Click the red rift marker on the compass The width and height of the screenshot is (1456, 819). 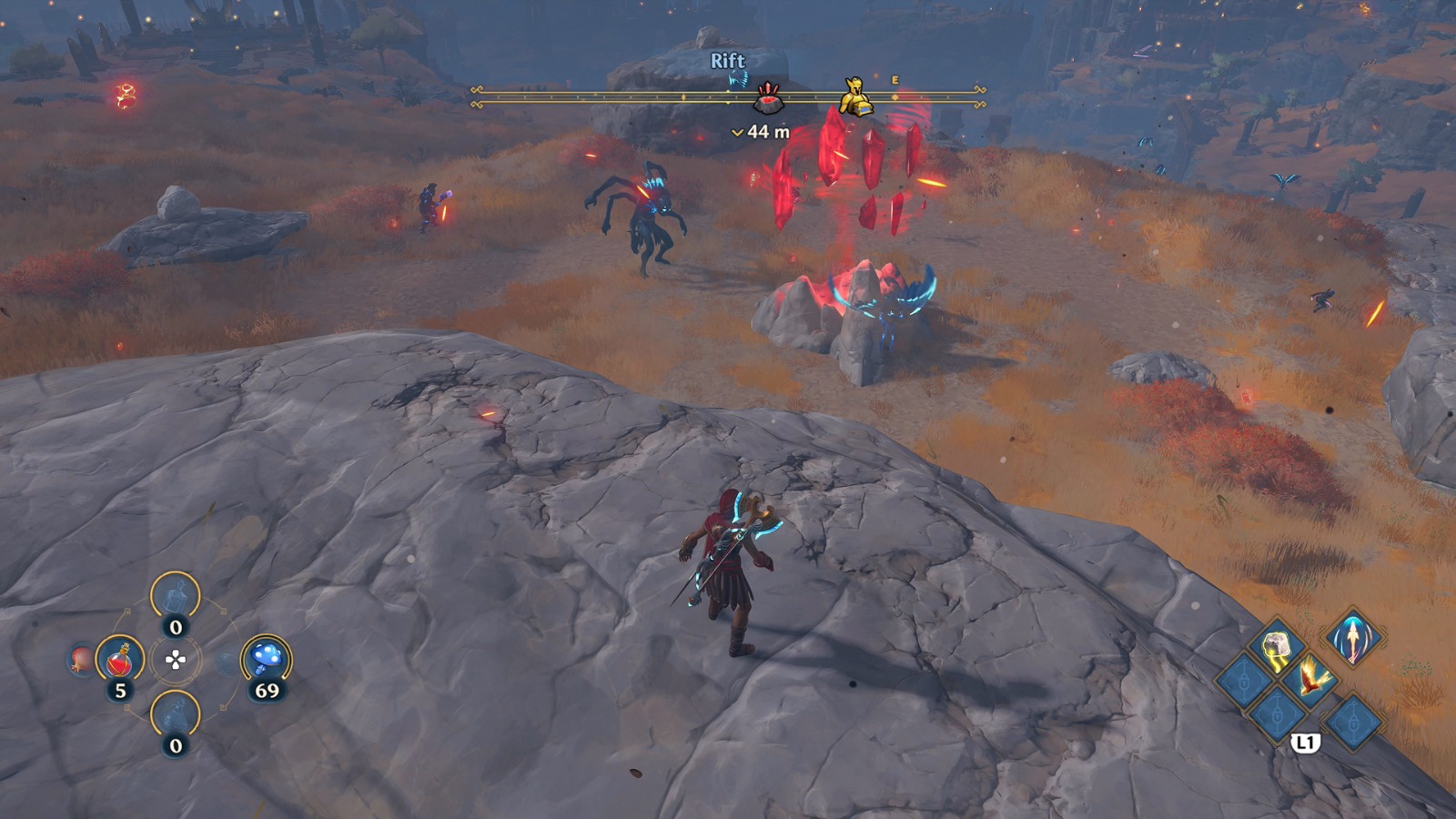tap(767, 100)
